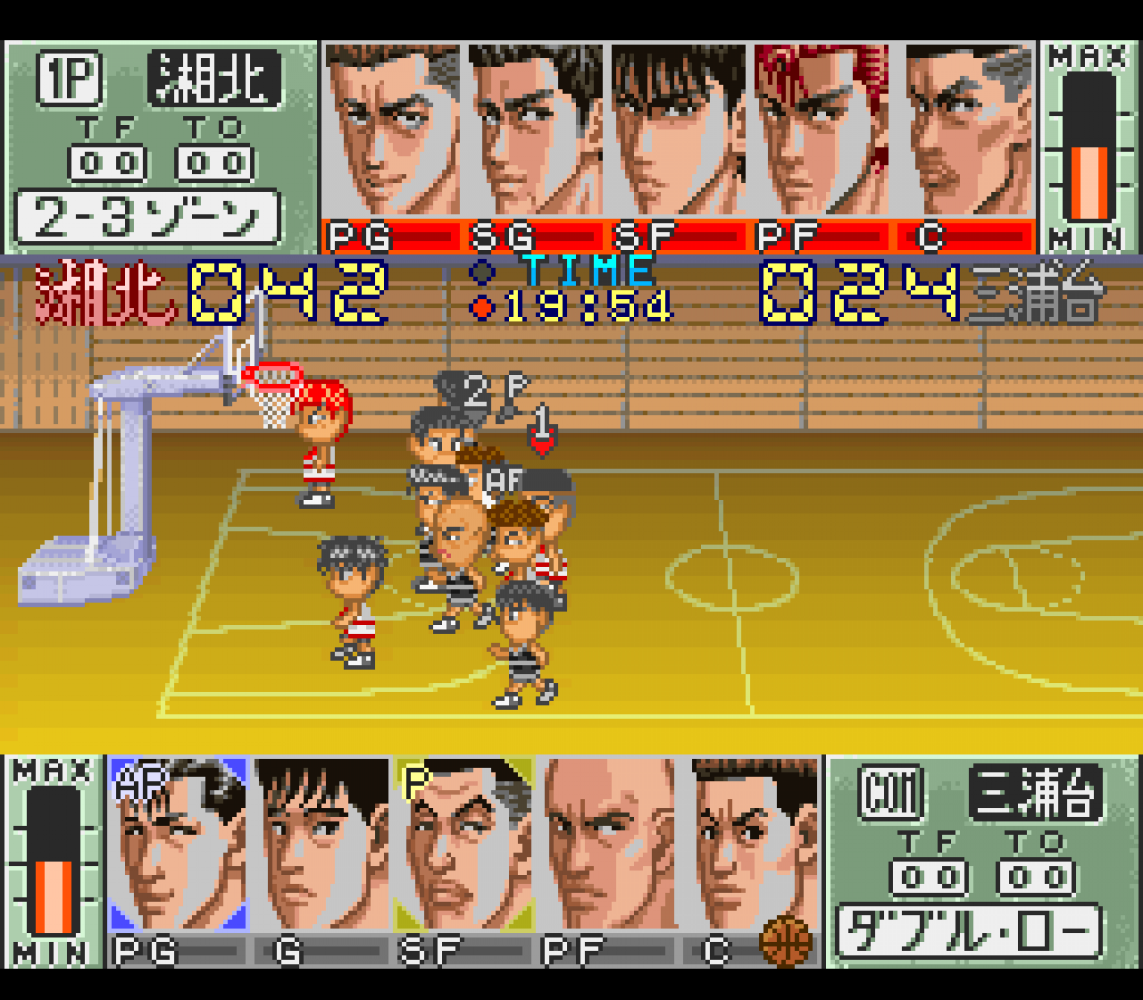Select the red-haired PF portrait
The width and height of the screenshot is (1143, 1000).
[x=824, y=130]
